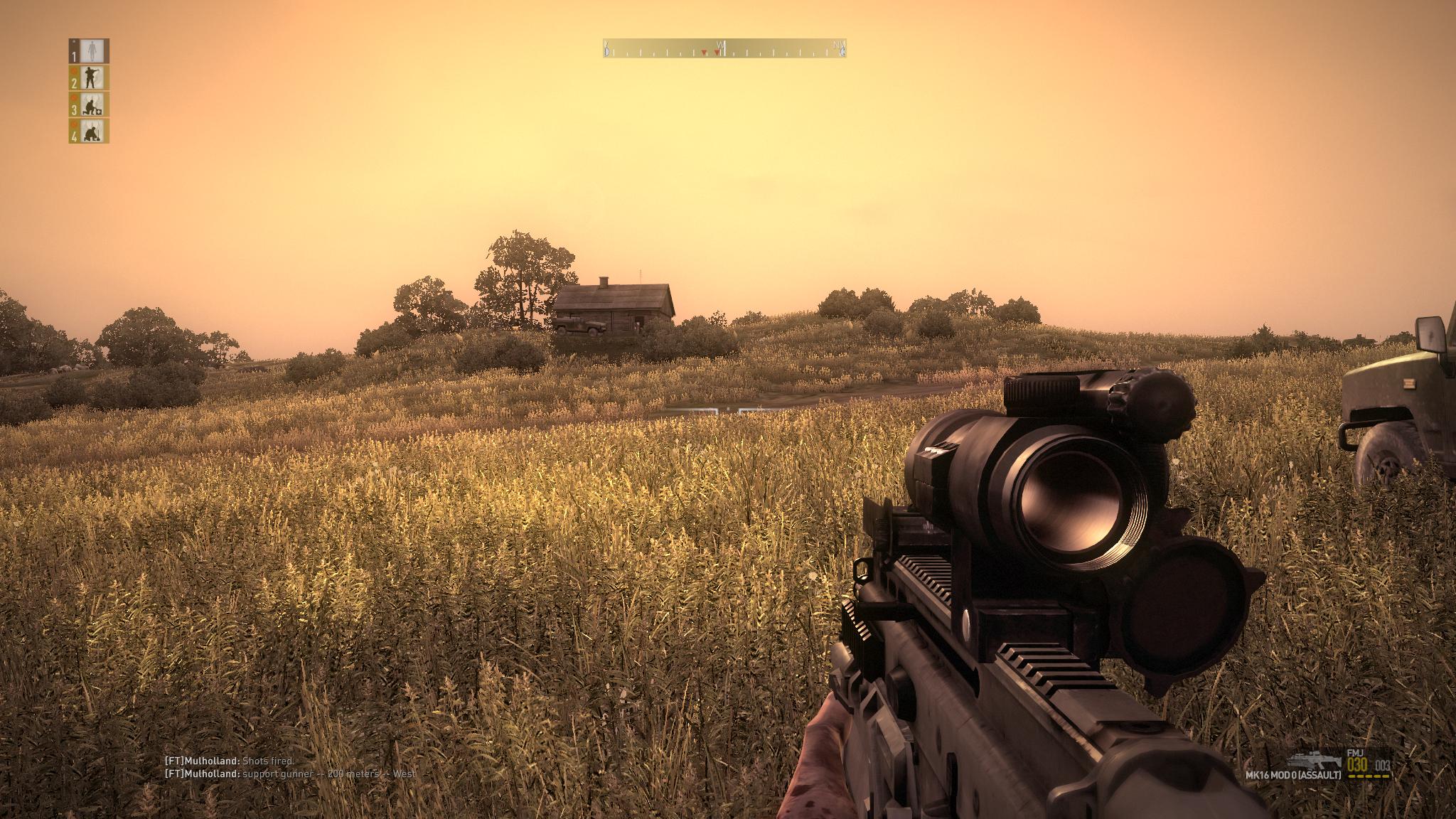Screen dimensions: 1456x819
Task: Select squad member 2 standing rifleman icon
Action: (89, 77)
